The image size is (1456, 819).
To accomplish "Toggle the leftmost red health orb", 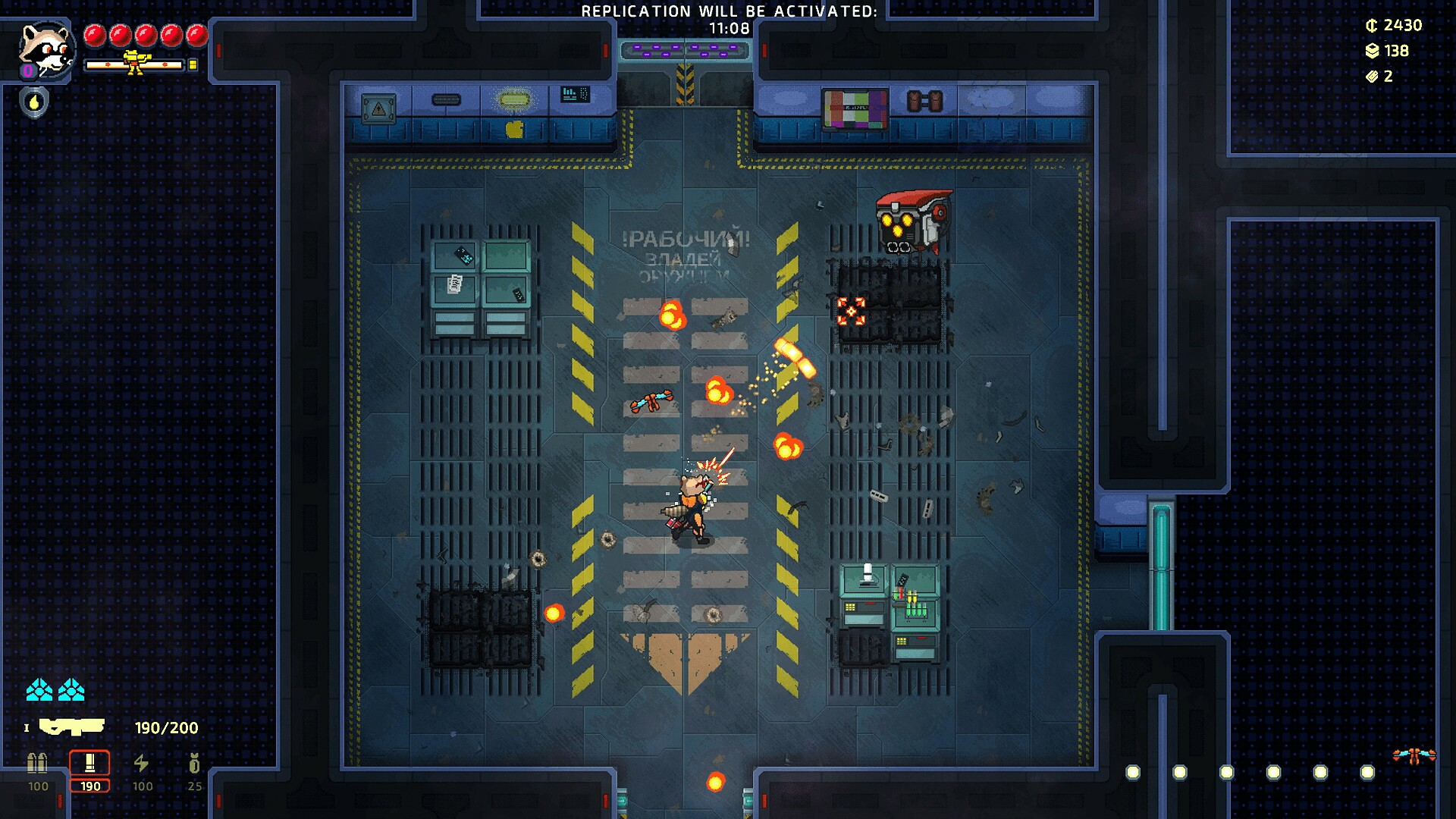I will click(97, 35).
